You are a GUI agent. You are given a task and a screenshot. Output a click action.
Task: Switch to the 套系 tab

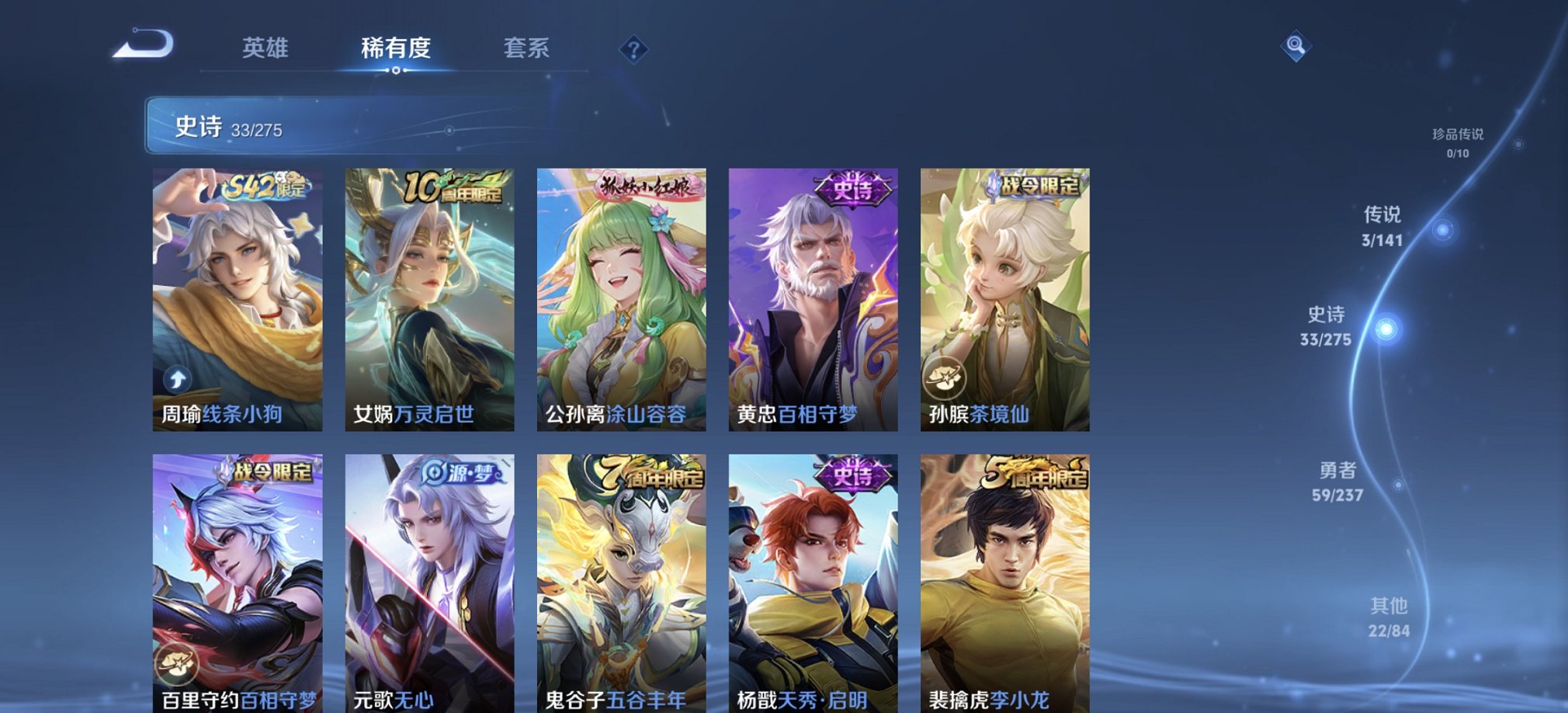(x=526, y=48)
